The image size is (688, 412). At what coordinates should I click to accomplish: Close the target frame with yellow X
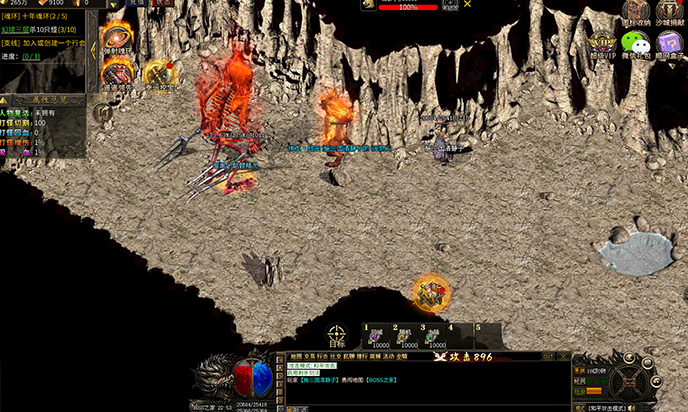(467, 5)
